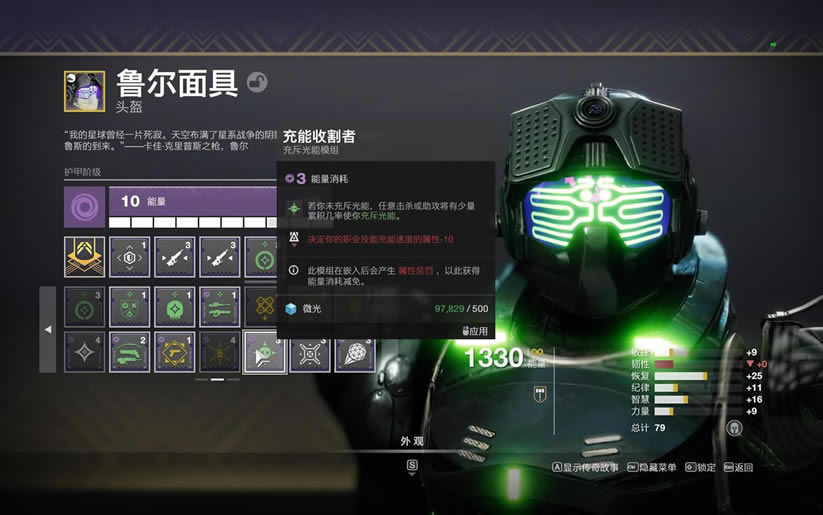
Task: Pick the yellow diamond pistol mod
Action: pos(174,352)
